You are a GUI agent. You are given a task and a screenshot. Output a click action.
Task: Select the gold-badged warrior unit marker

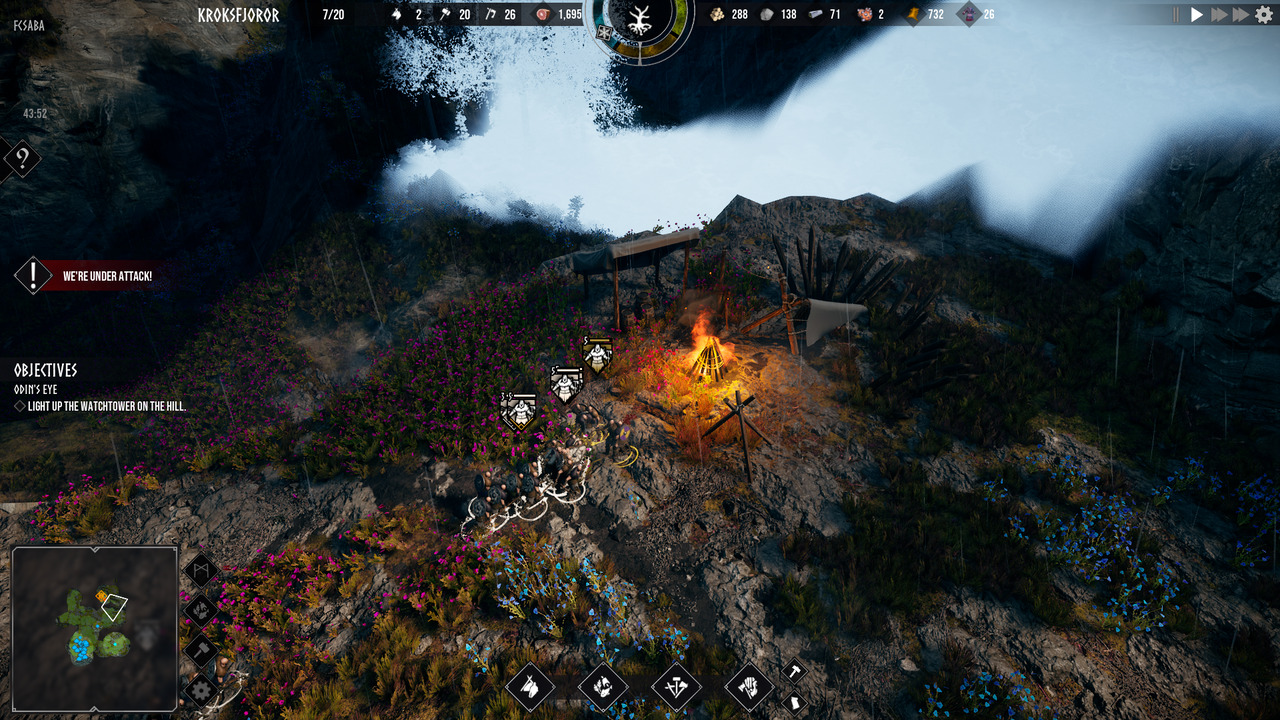point(598,355)
